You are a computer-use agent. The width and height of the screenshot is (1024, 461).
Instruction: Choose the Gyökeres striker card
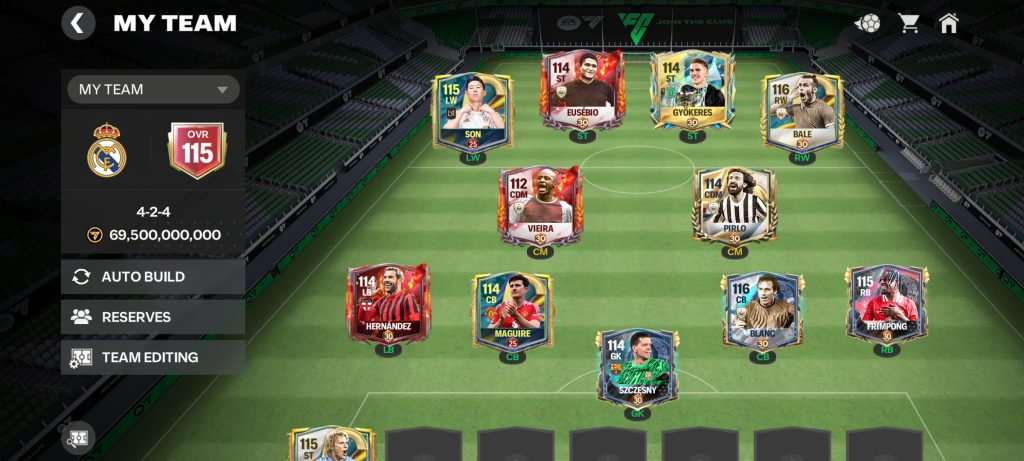tap(690, 92)
